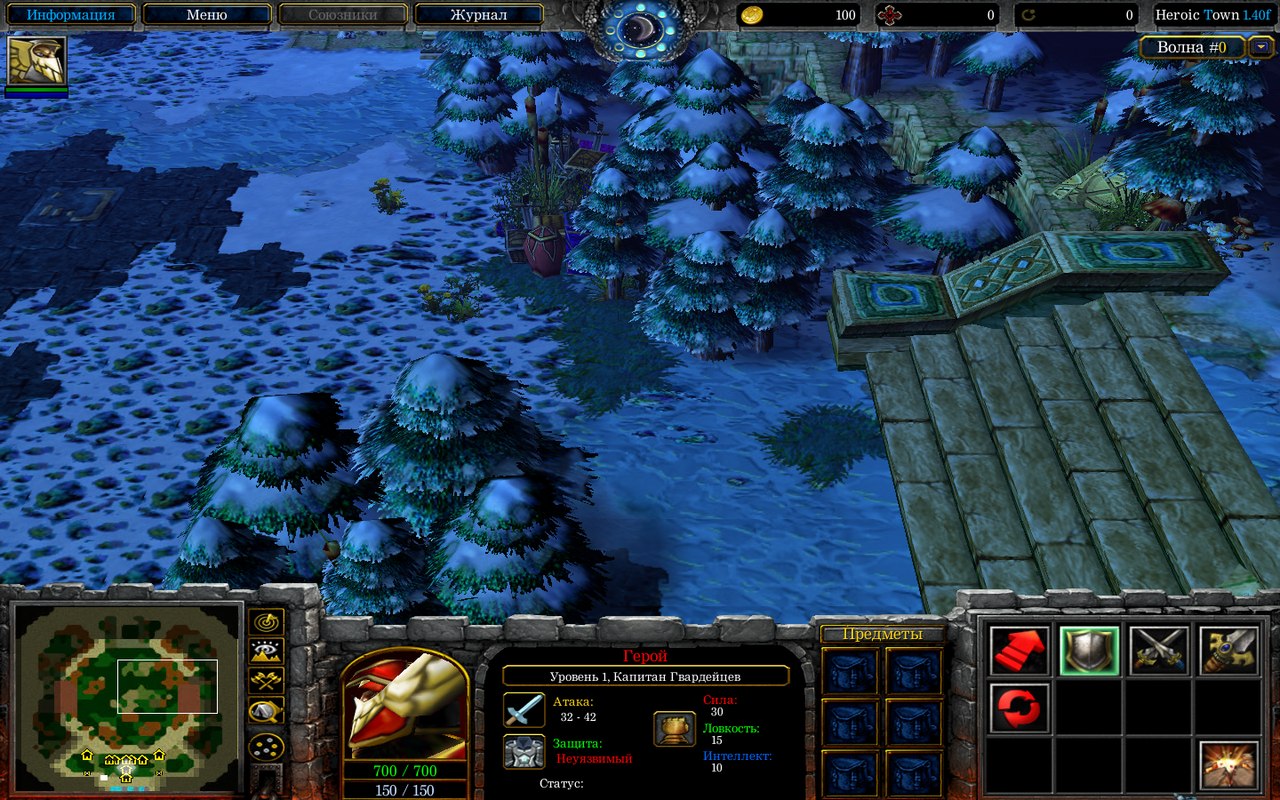Toggle formation movement button
Image resolution: width=1280 pixels, height=800 pixels.
(x=266, y=746)
